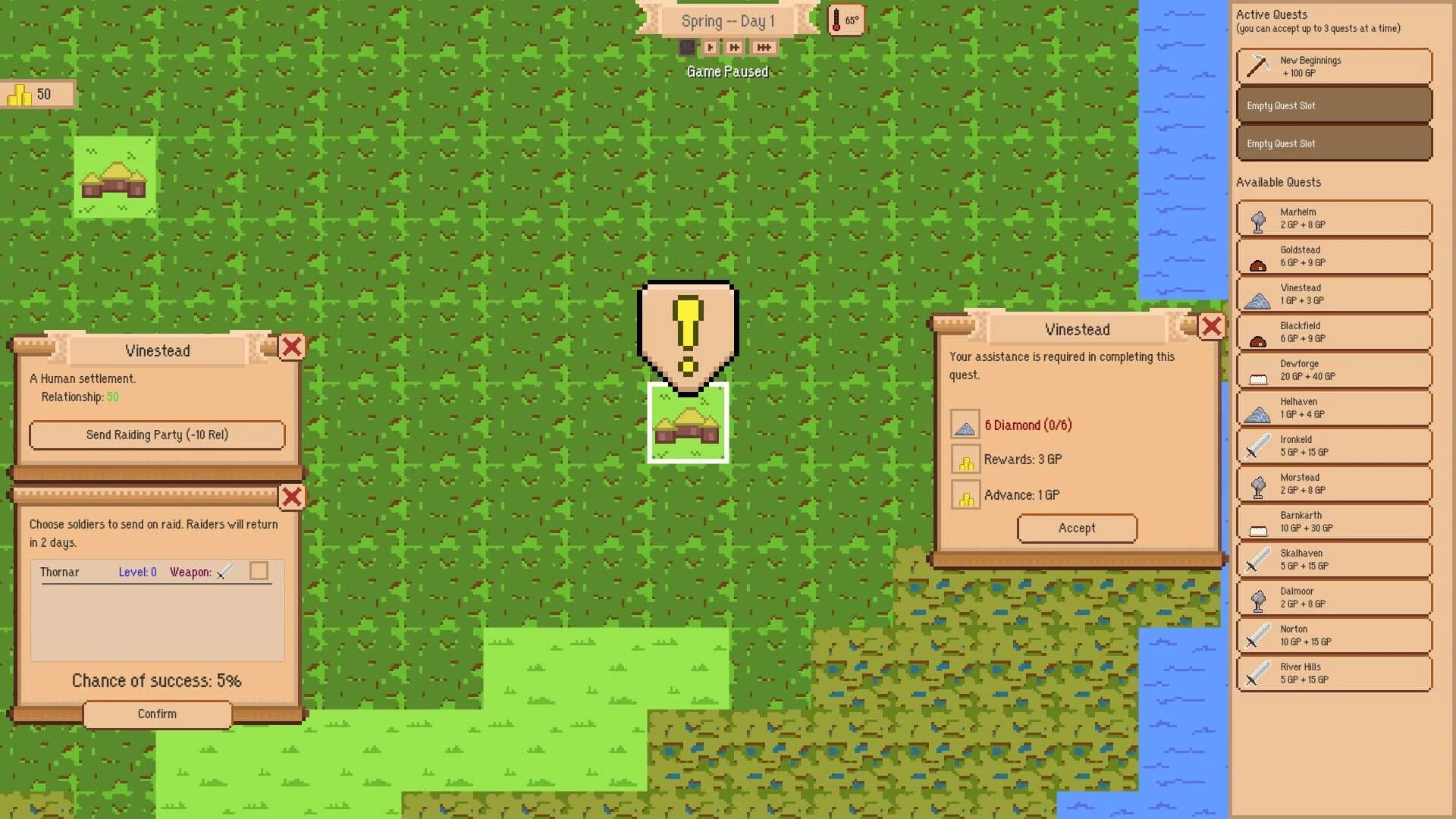Viewport: 1456px width, 819px height.
Task: Click the statue icon on the Dalmoor quest
Action: tap(1257, 598)
